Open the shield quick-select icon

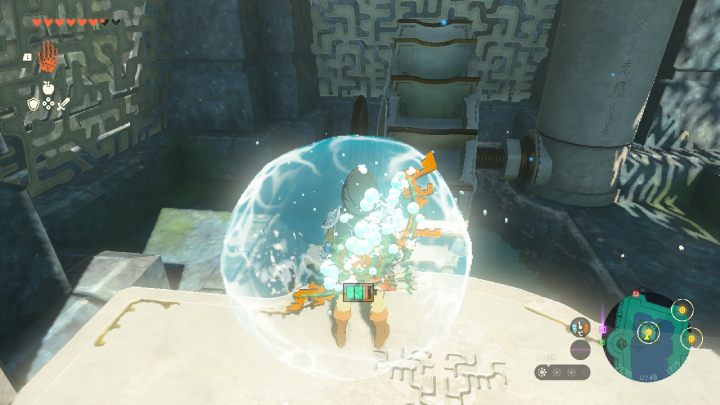(x=33, y=103)
